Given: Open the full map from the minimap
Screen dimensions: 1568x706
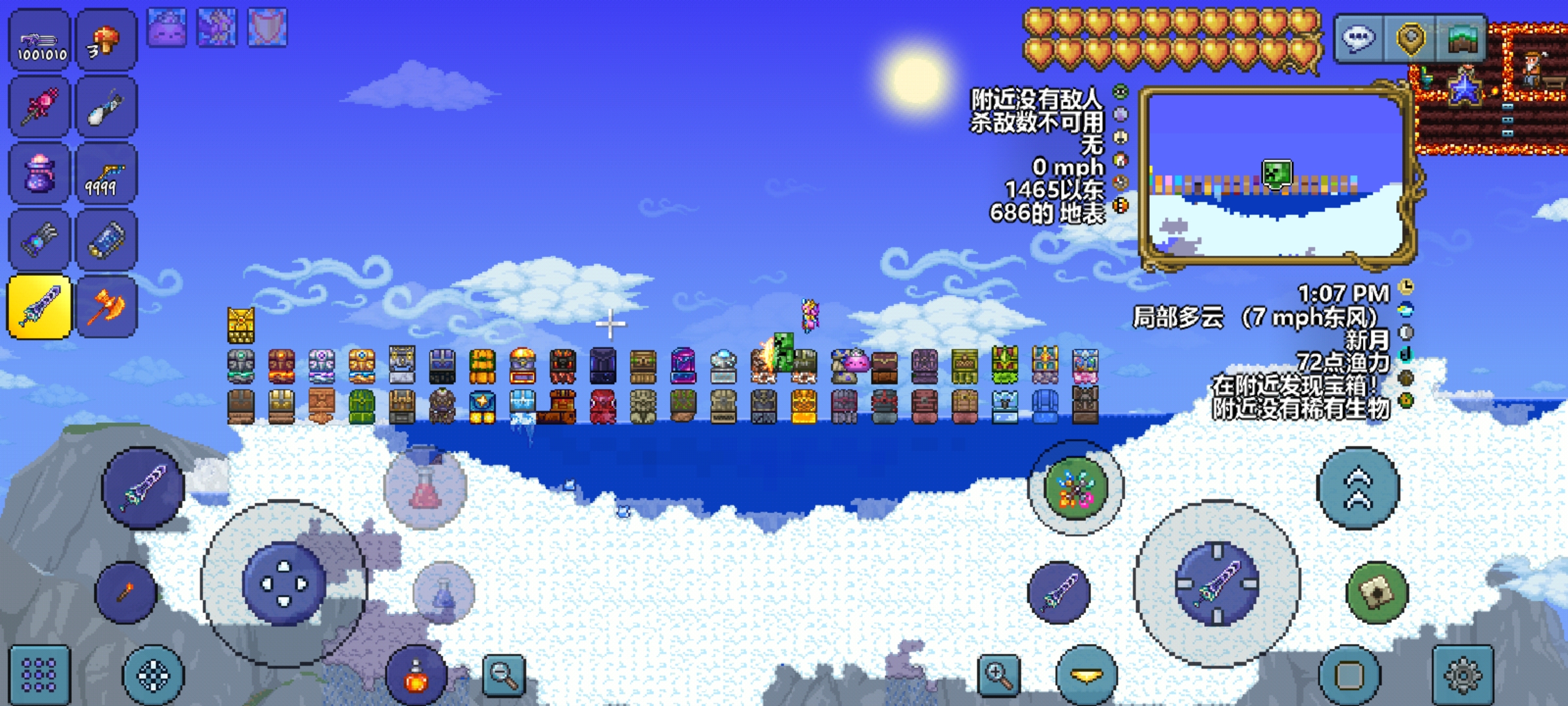Looking at the screenshot, I should pos(1277,175).
